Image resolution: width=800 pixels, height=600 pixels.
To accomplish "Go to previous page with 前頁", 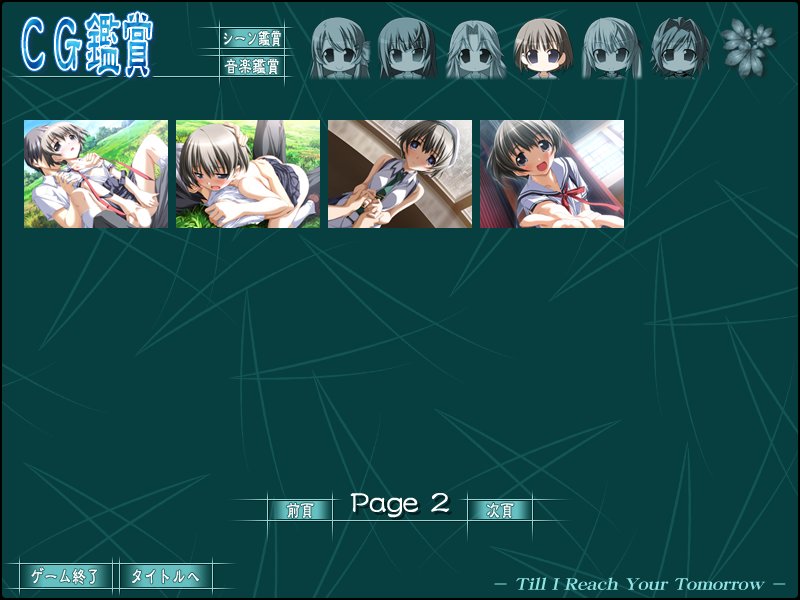I will pyautogui.click(x=300, y=510).
